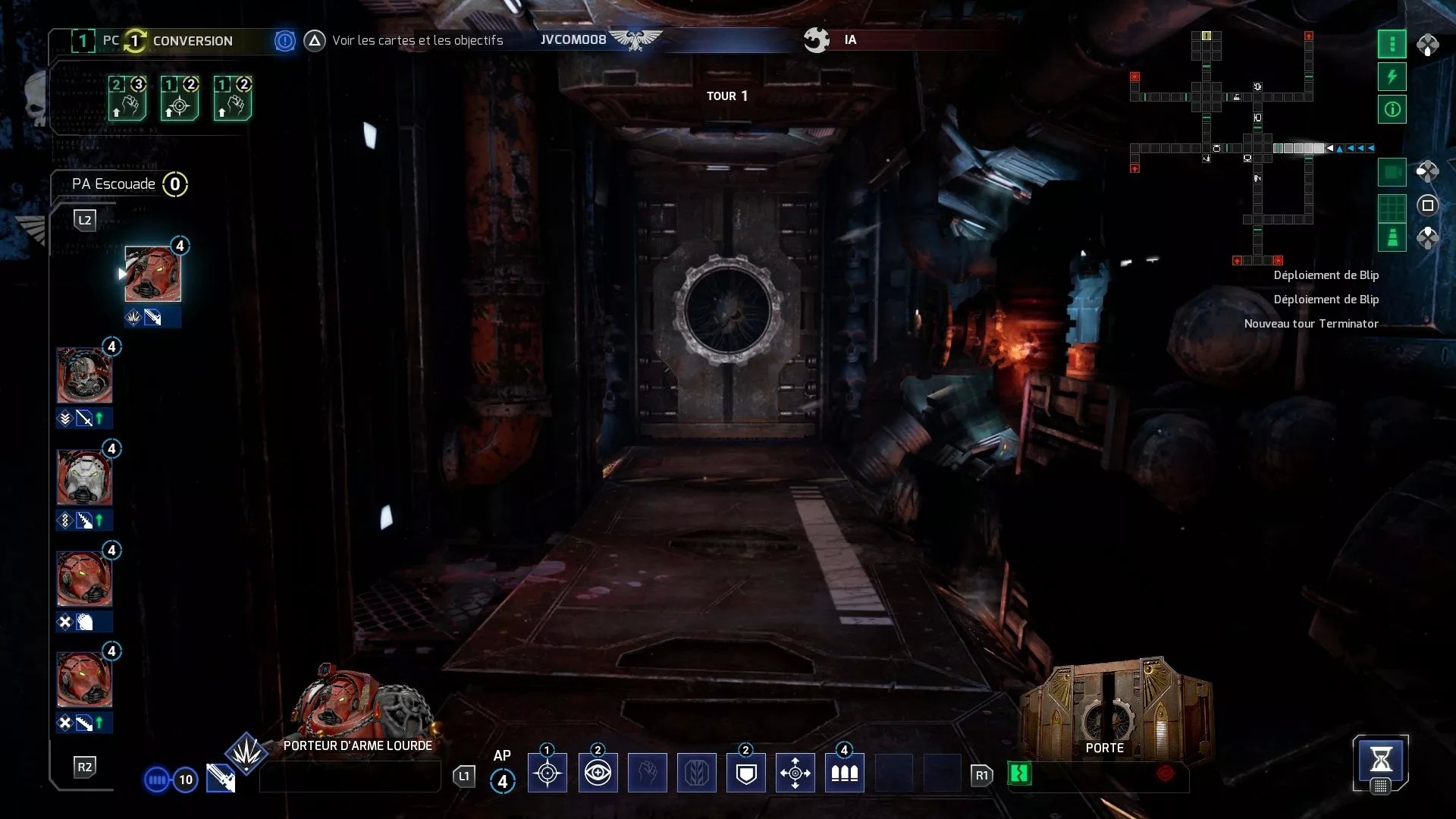Use the Guard shield action

(x=747, y=772)
